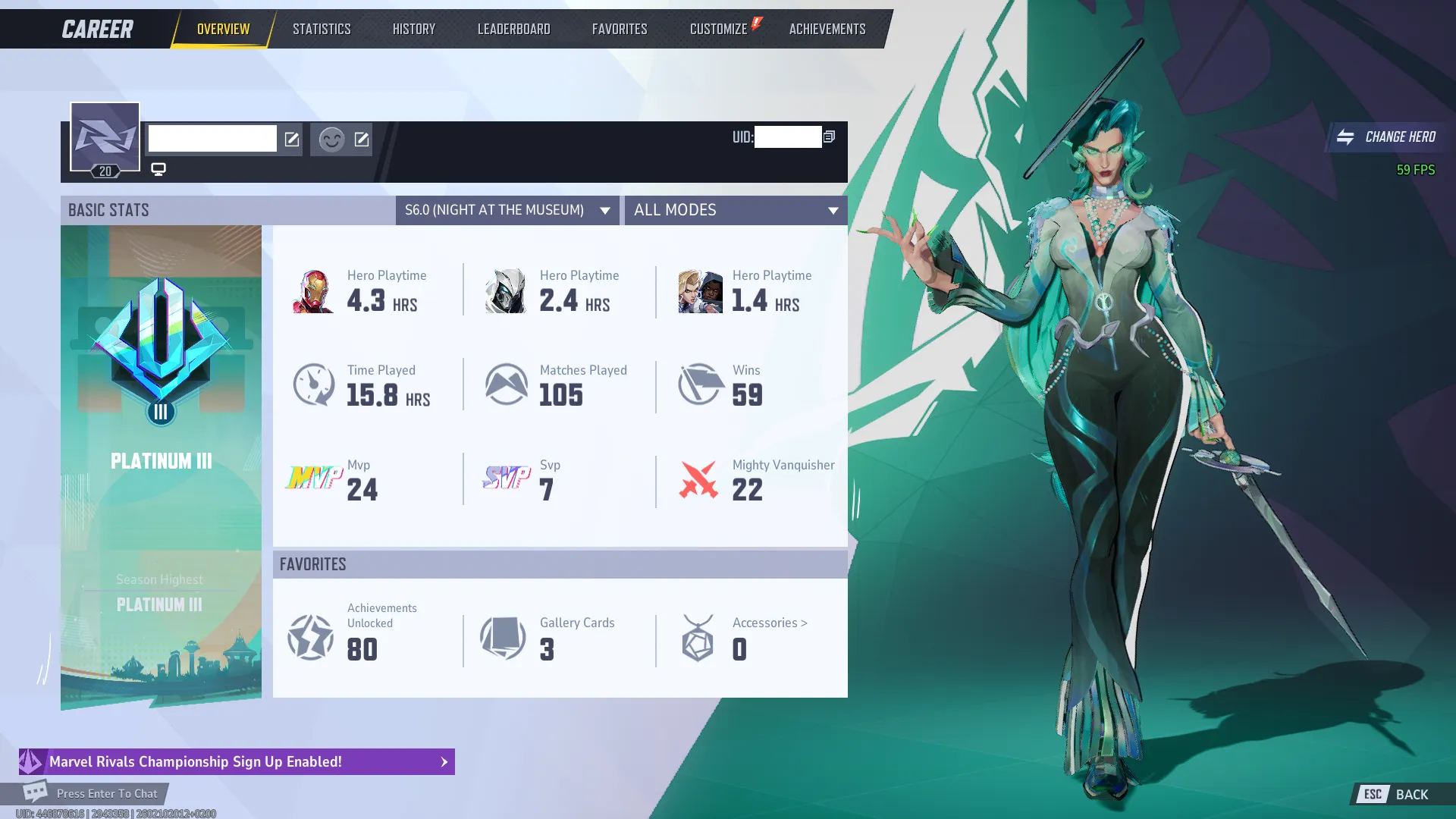Click the Change Hero button
The height and width of the screenshot is (819, 1456).
coord(1388,137)
